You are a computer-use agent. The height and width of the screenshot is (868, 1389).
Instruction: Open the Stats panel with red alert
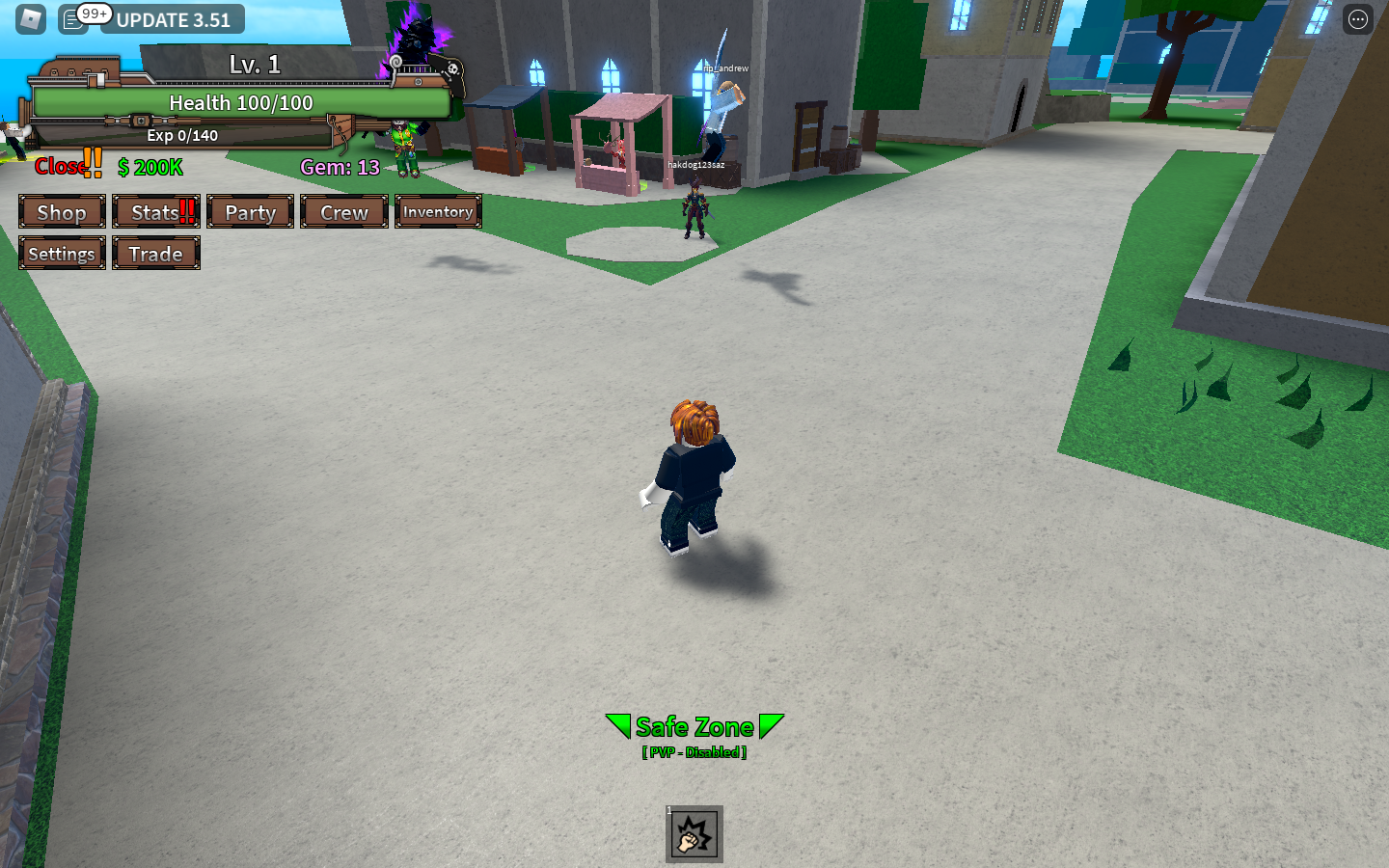[x=155, y=211]
